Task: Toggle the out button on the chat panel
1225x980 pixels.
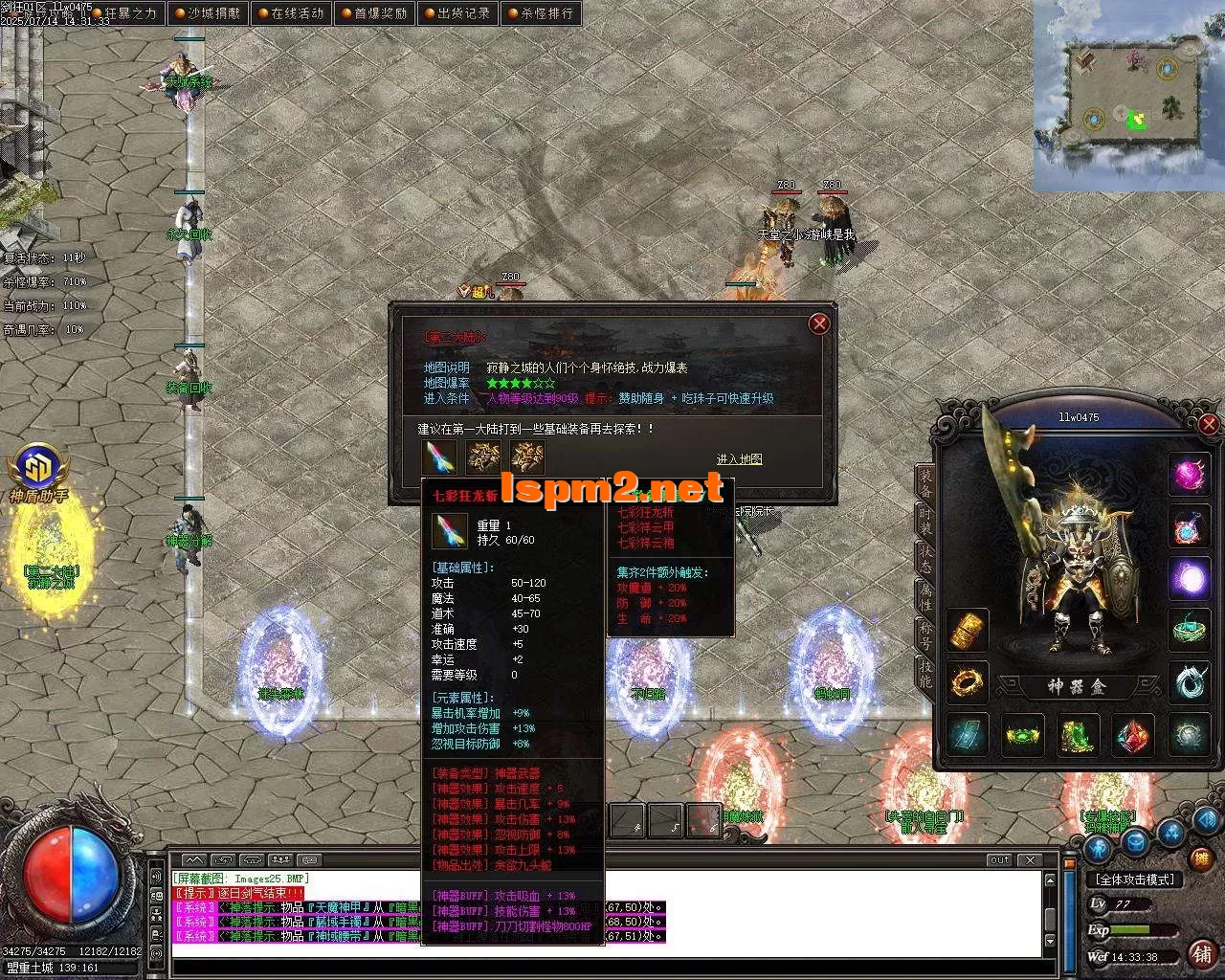Action: [x=1000, y=860]
